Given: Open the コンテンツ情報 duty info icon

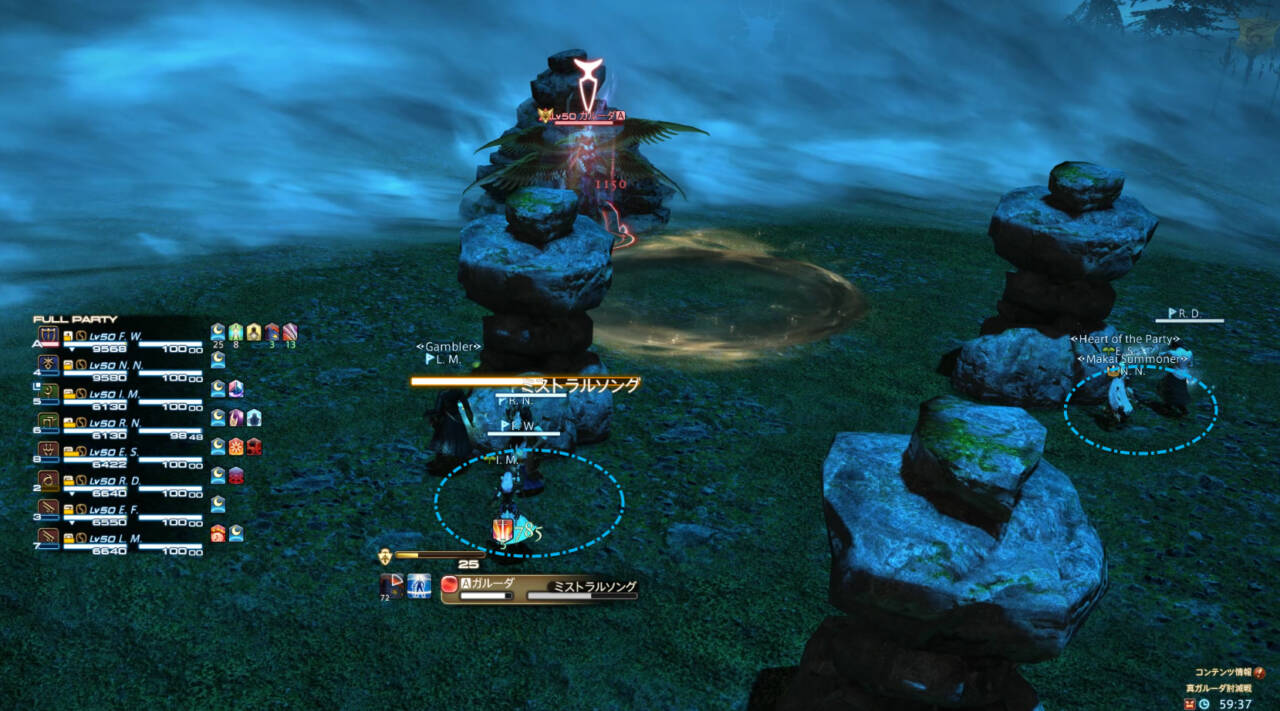Looking at the screenshot, I should pos(1258,673).
